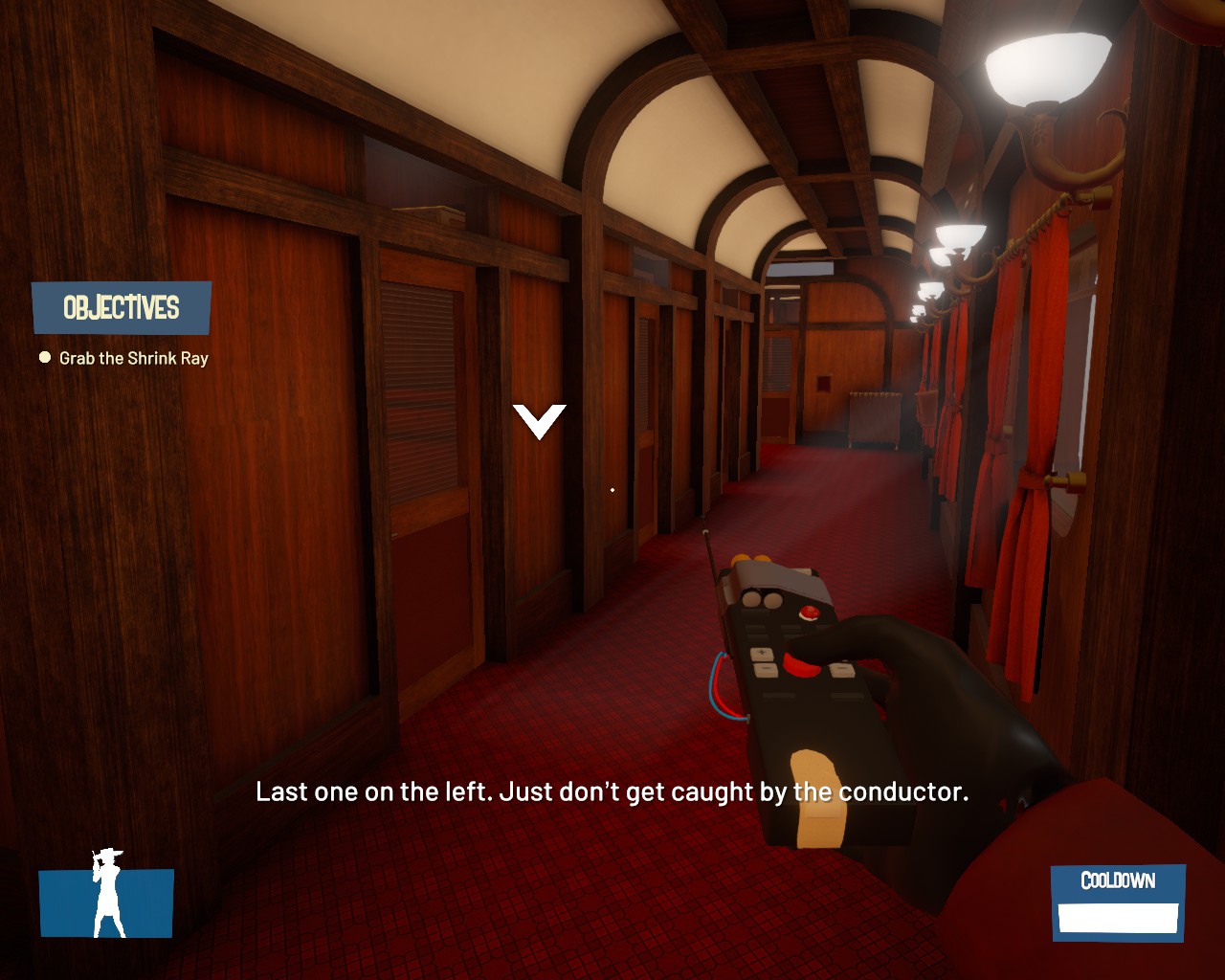Click the white downward chevron waypoint marker
The image size is (1225, 980).
pyautogui.click(x=539, y=420)
